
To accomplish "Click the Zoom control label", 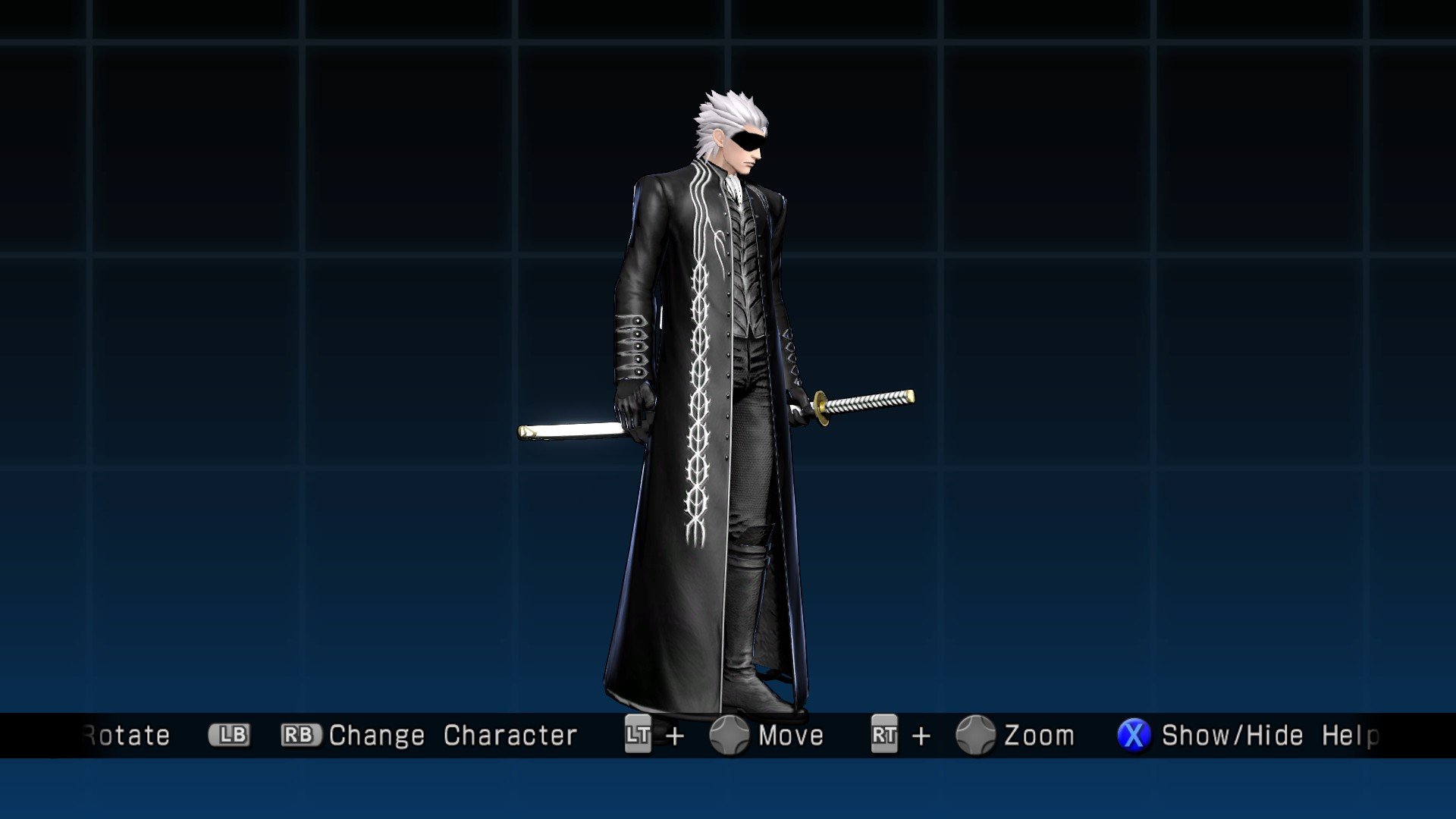I will [1039, 734].
